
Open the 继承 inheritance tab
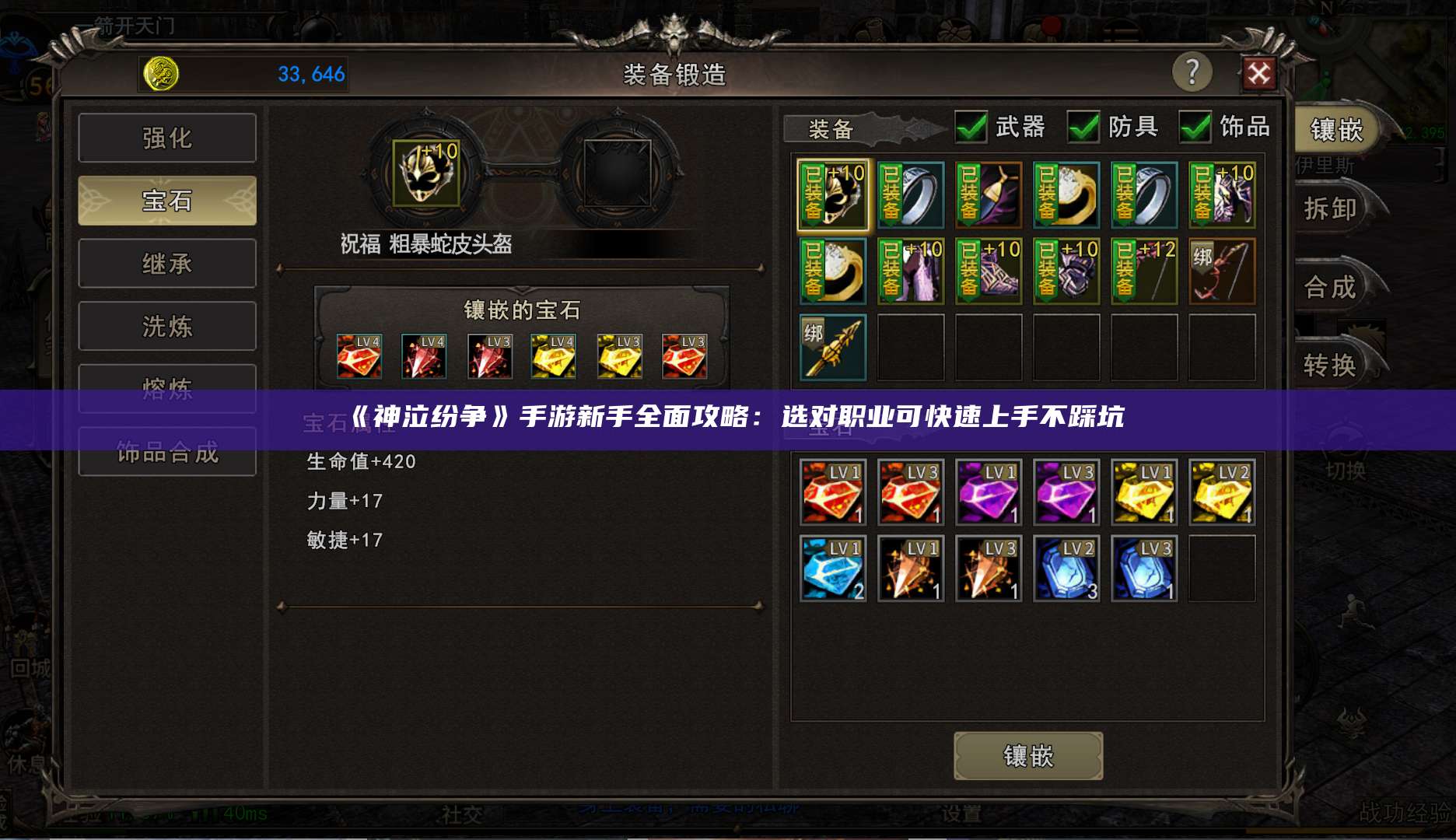coord(166,263)
